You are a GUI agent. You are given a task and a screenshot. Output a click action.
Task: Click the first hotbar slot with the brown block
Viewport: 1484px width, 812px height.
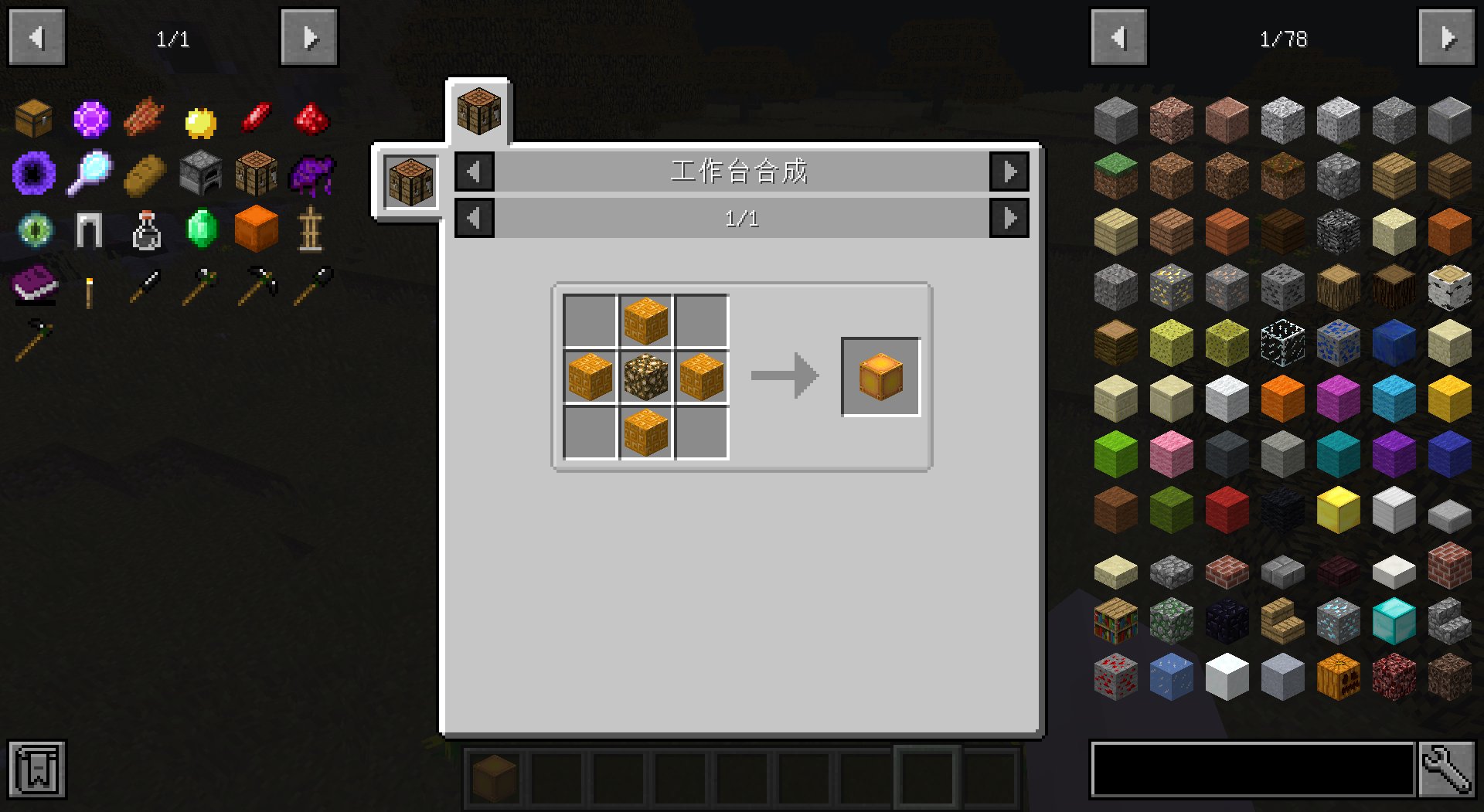[x=494, y=775]
